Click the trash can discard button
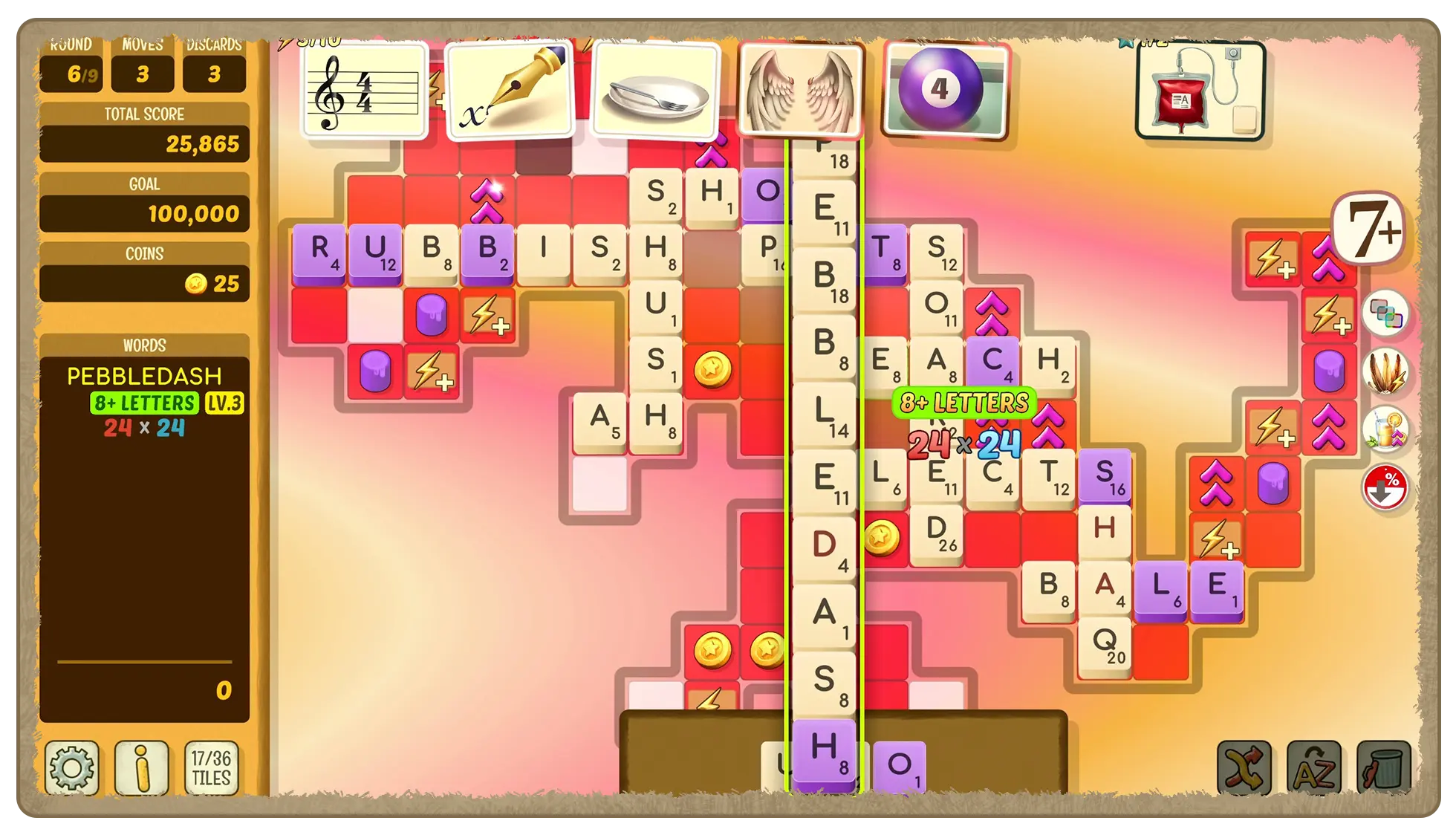Viewport: 1456px width, 835px height. (x=1382, y=769)
